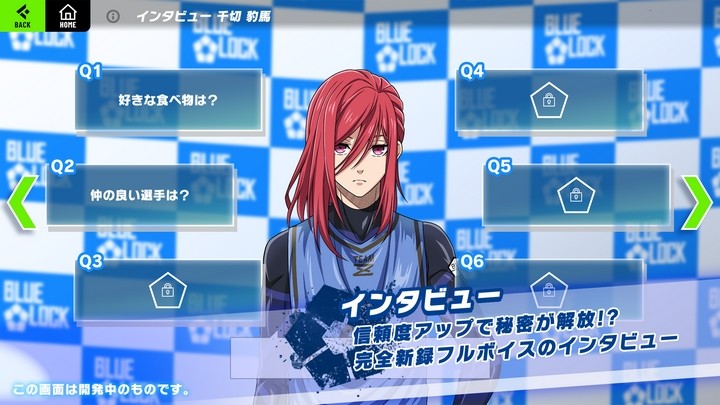Open the info icon beside インタビュー title
Image resolution: width=720 pixels, height=405 pixels.
[113, 17]
